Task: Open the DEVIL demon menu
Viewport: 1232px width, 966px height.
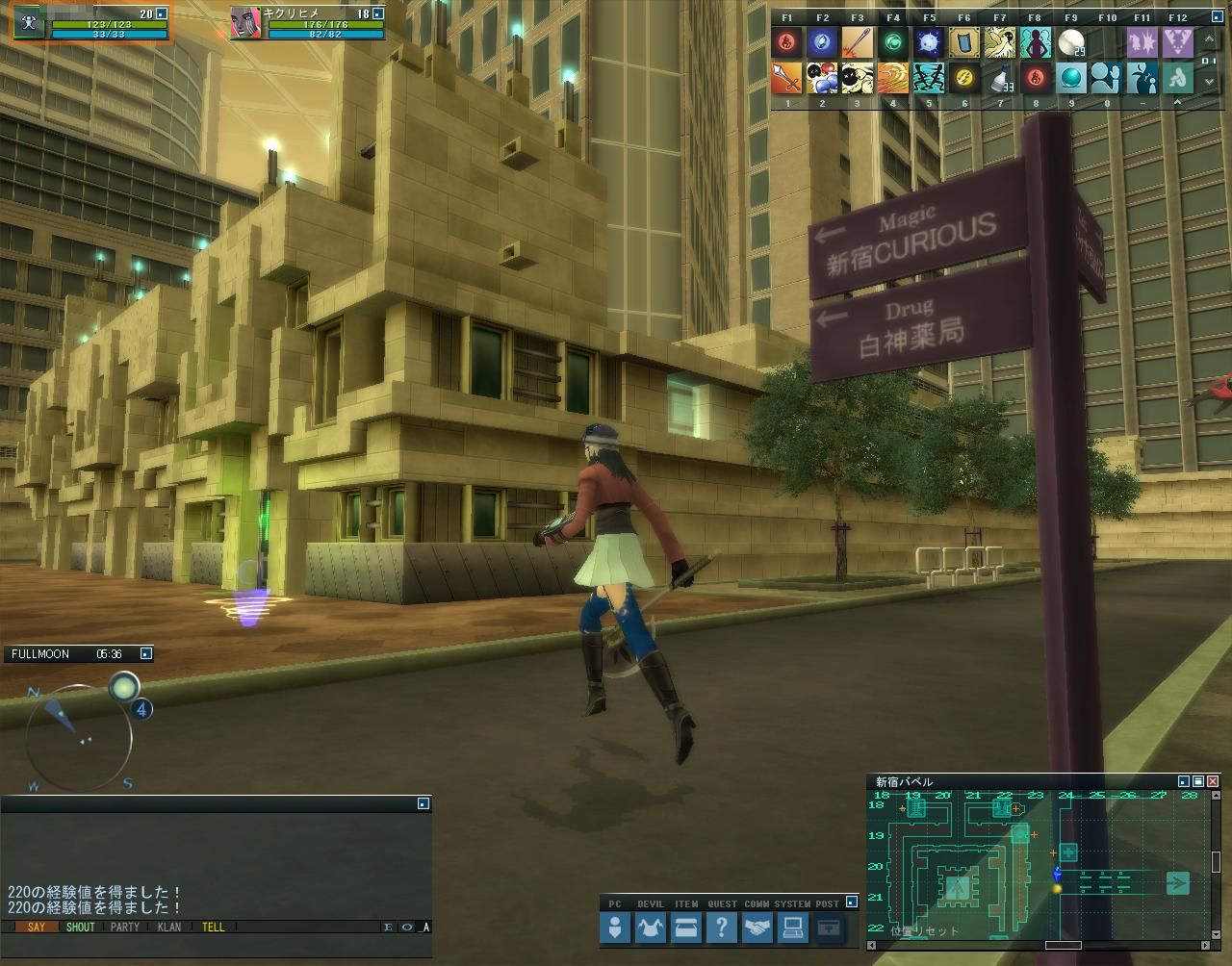Action: 651,928
